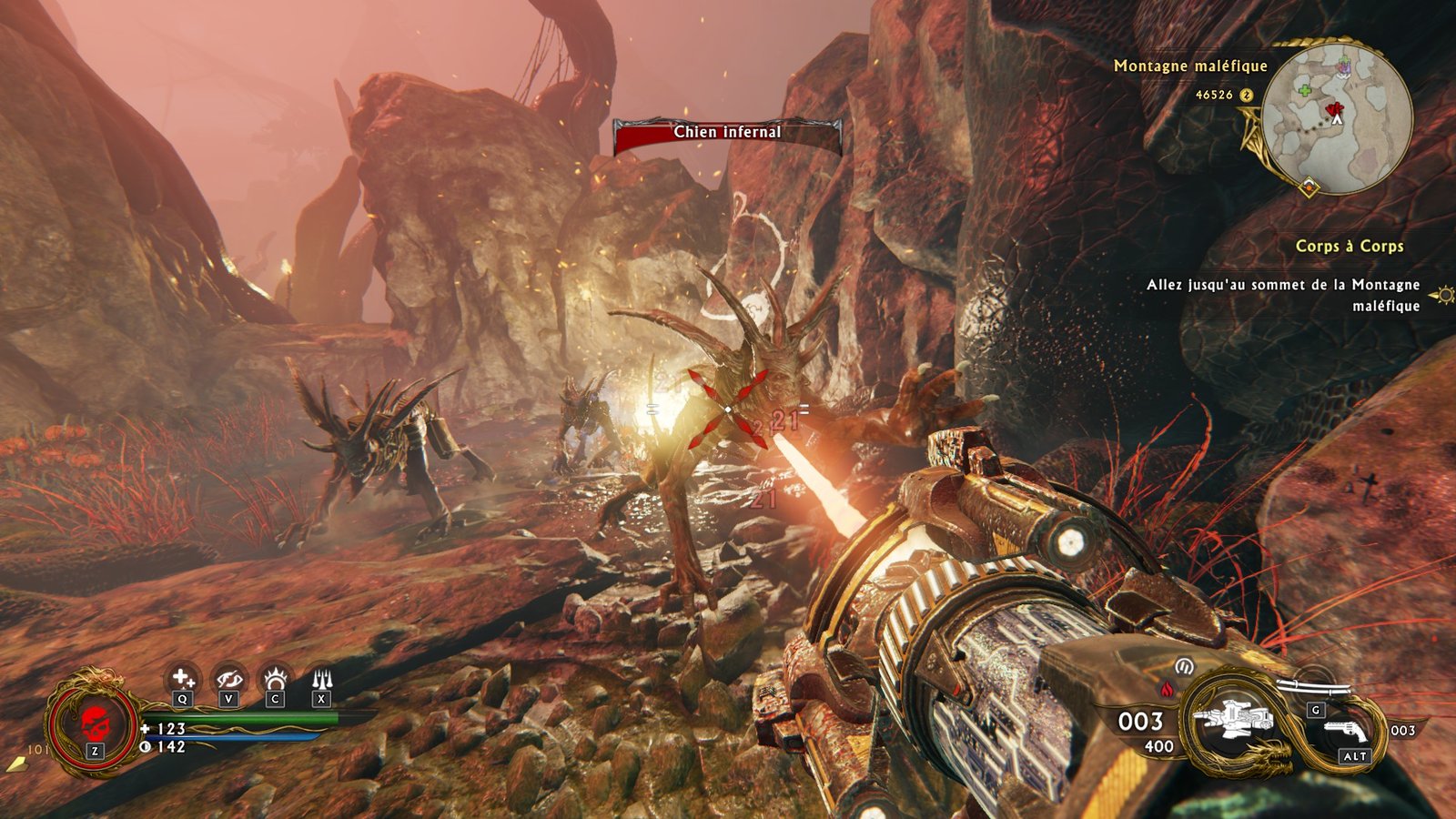Select the minigun weapon icon

(x=1235, y=722)
